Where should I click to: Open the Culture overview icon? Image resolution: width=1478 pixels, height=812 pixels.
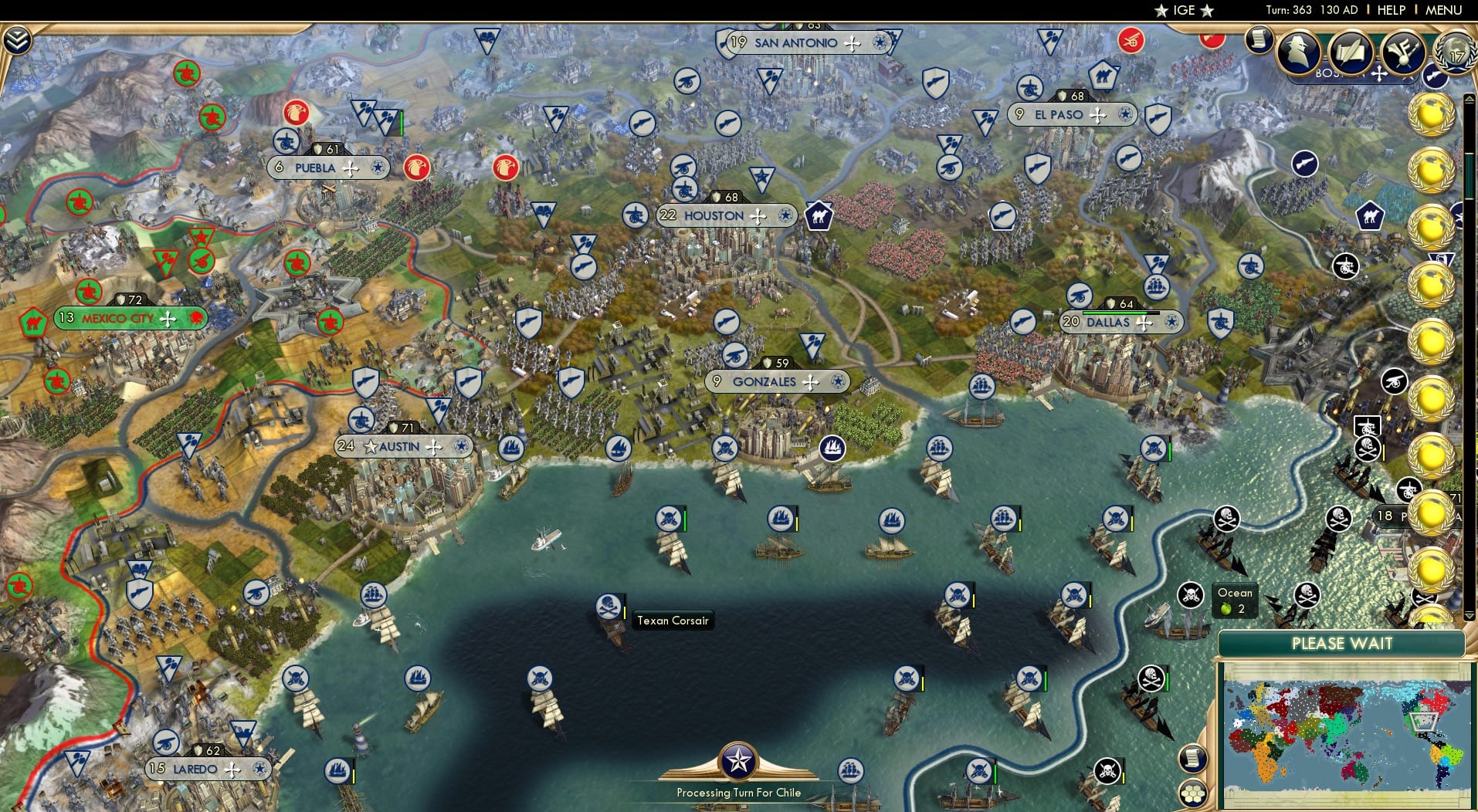click(1404, 52)
